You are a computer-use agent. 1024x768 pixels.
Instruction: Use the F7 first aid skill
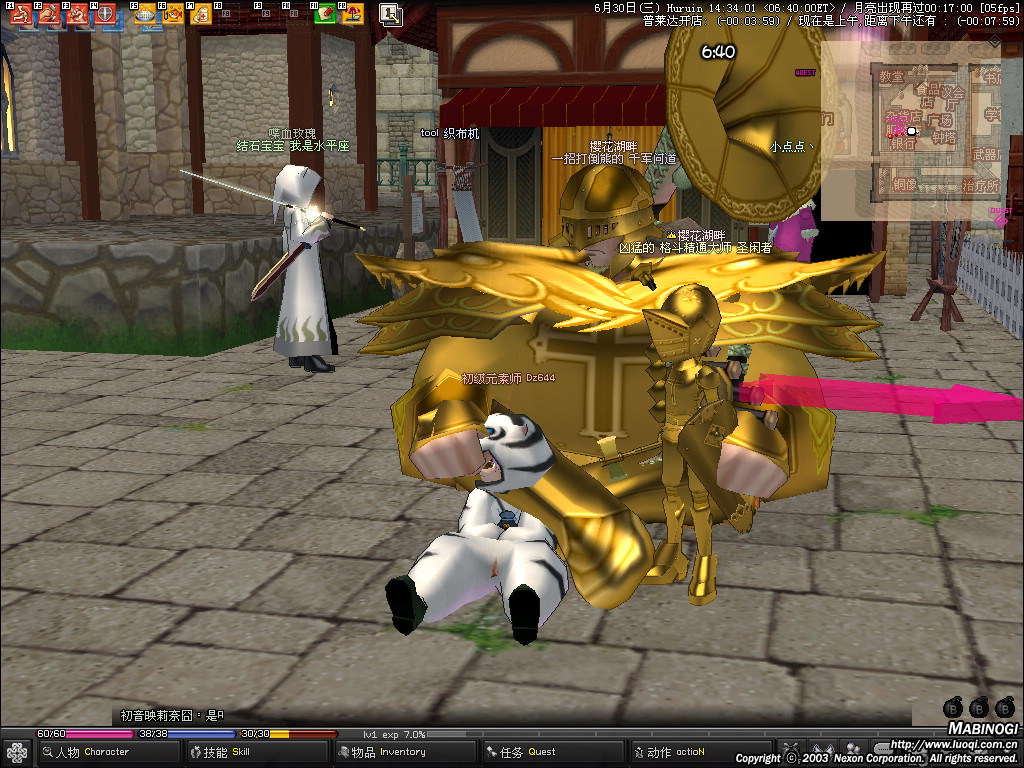click(x=200, y=14)
